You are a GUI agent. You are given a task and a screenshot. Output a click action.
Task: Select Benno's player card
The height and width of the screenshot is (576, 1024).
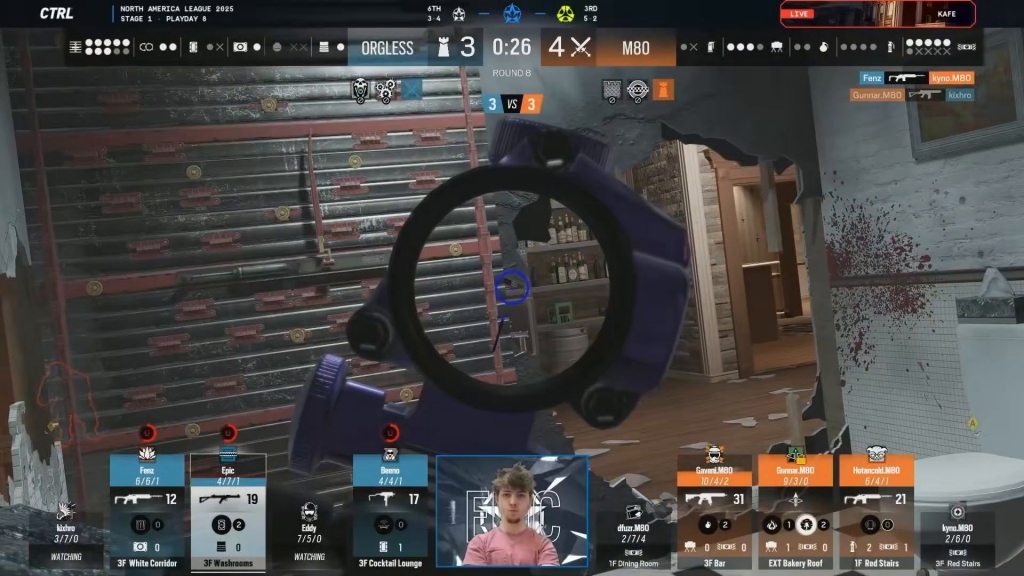click(x=390, y=510)
